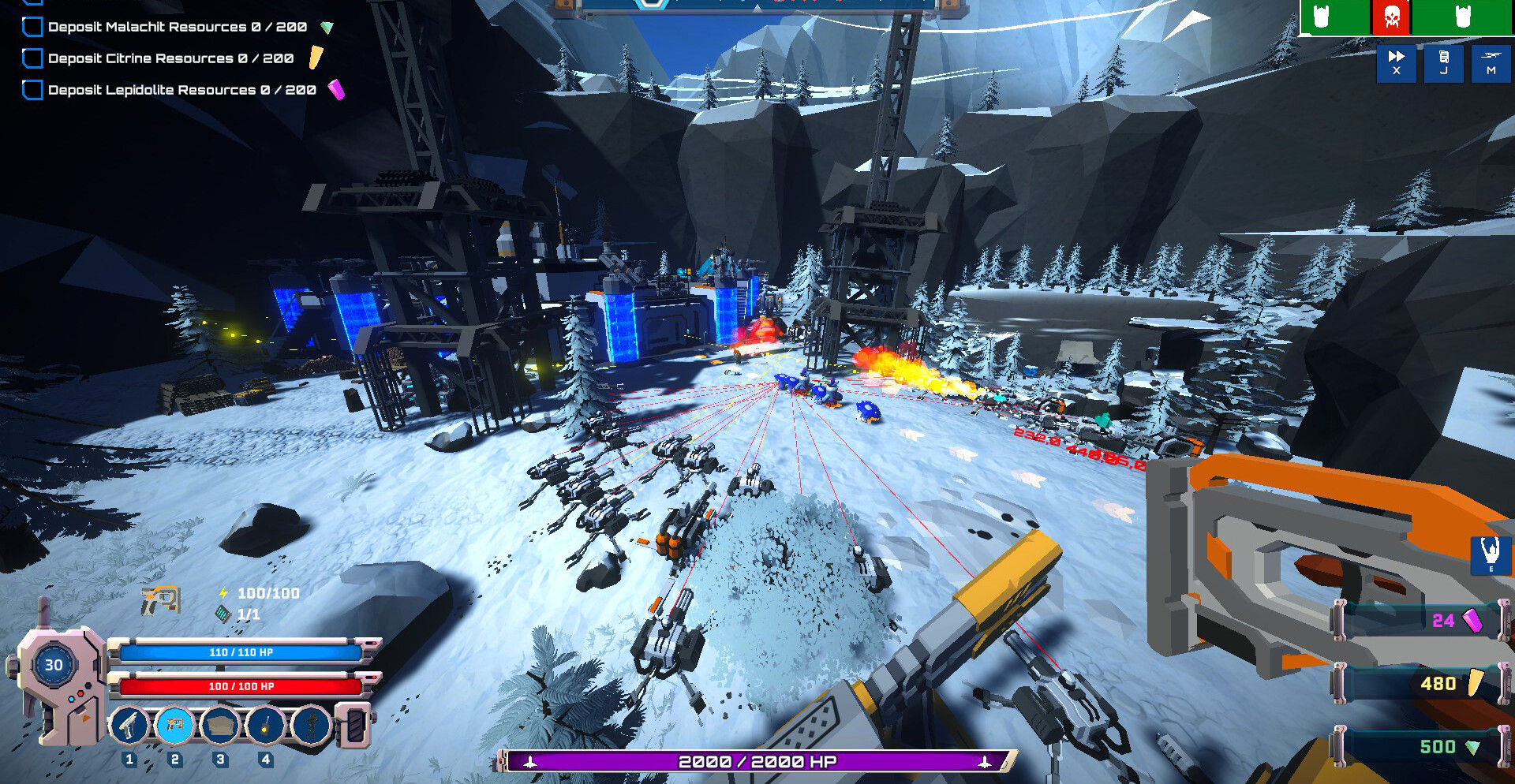
Task: Choose the orange build gun hotbar slot
Action: pyautogui.click(x=174, y=725)
